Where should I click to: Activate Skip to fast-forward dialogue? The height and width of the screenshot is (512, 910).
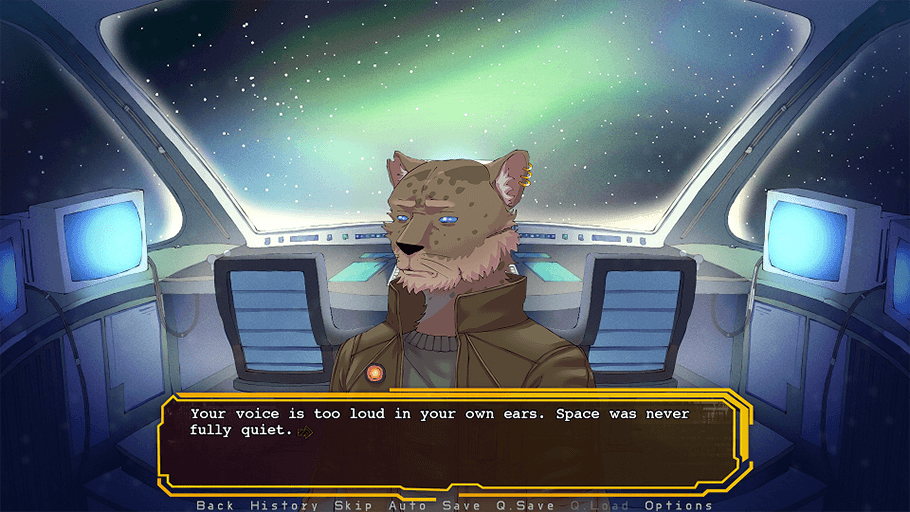[x=353, y=505]
